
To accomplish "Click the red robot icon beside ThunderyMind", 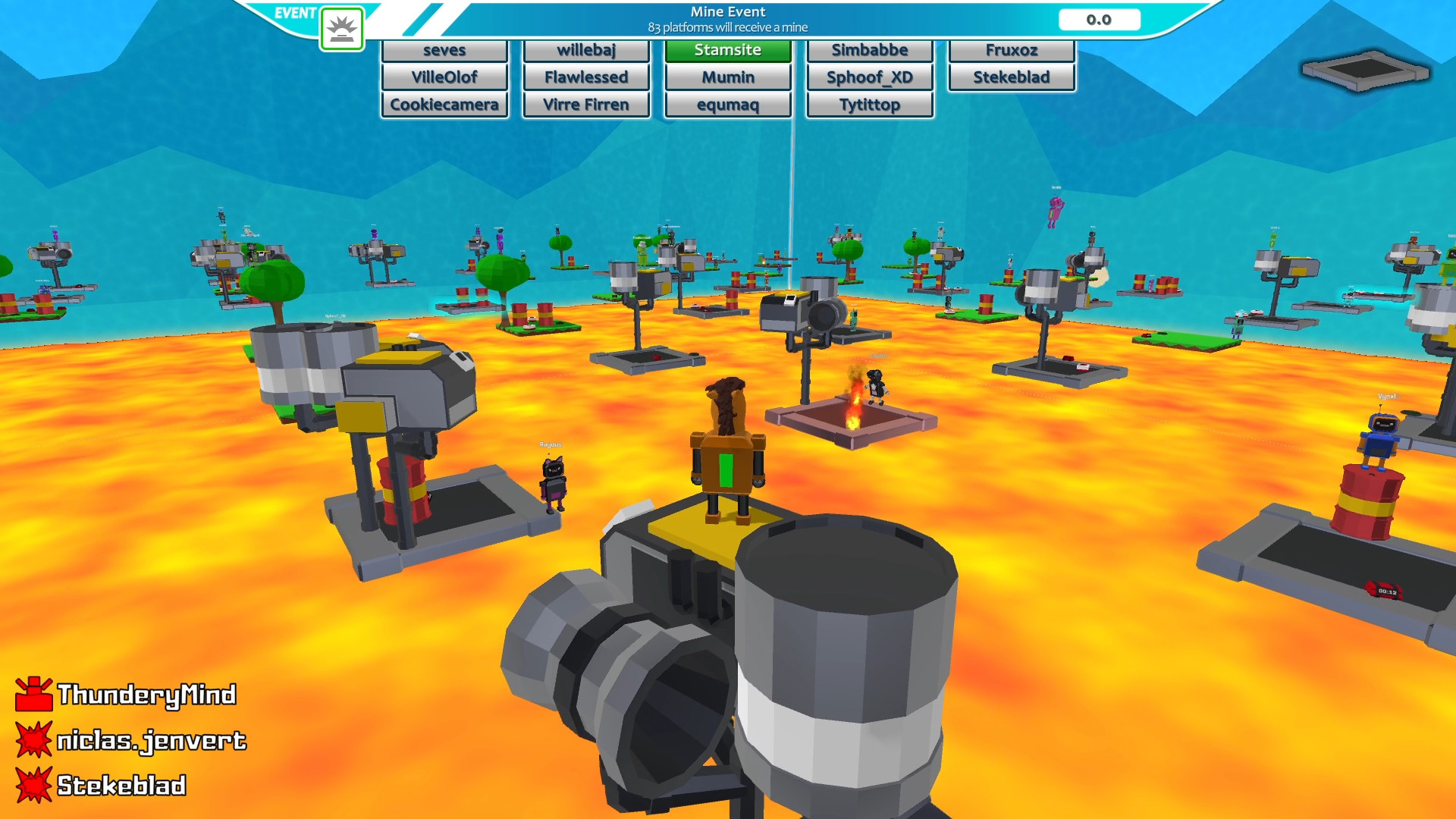I will tap(33, 693).
